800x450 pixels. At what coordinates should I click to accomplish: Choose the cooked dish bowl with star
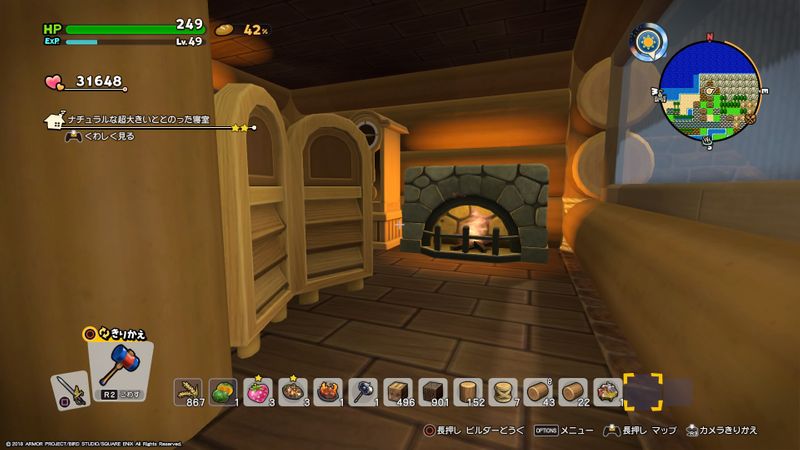point(292,391)
